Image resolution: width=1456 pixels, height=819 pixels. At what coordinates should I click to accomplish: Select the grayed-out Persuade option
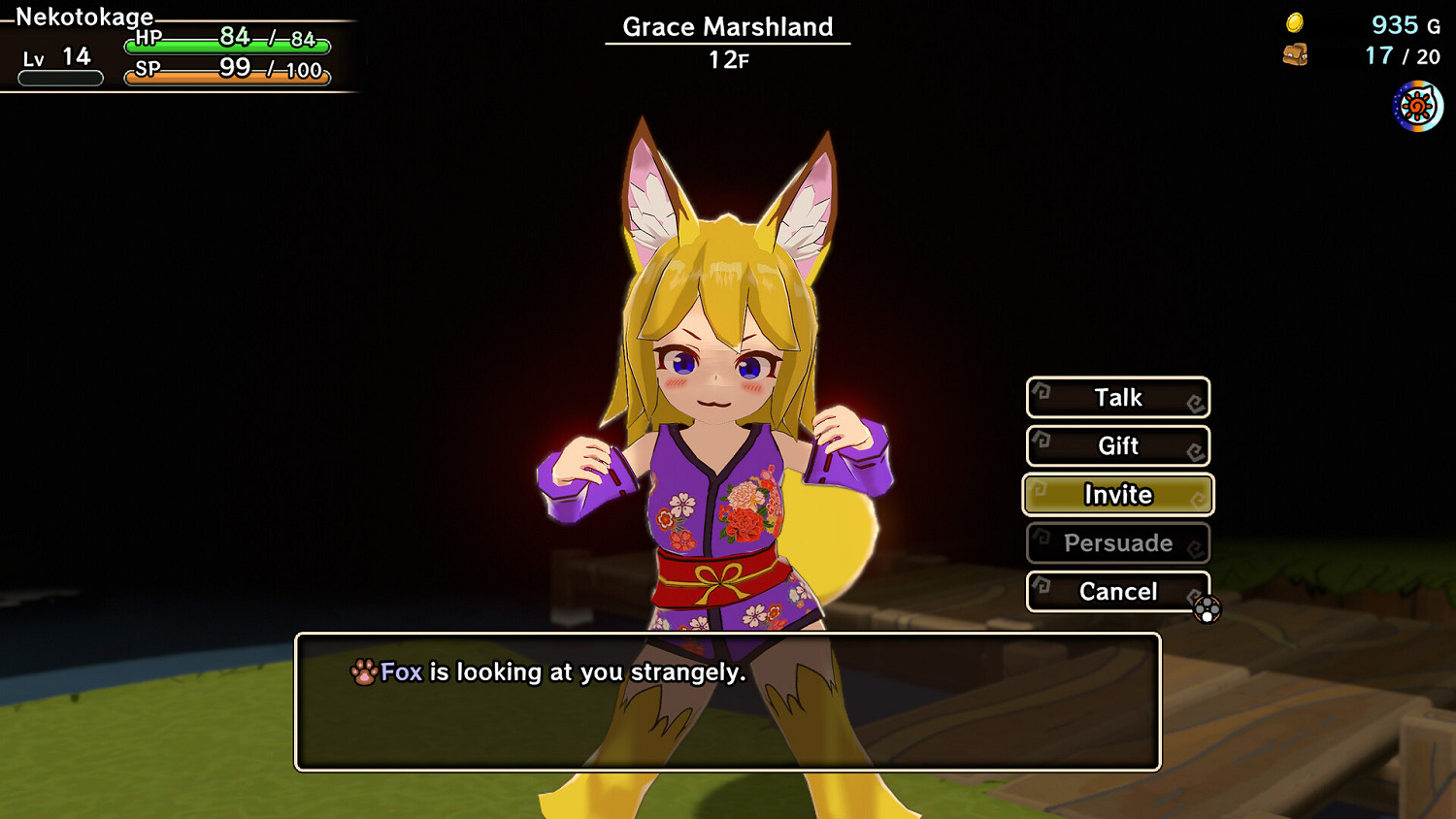click(1117, 543)
